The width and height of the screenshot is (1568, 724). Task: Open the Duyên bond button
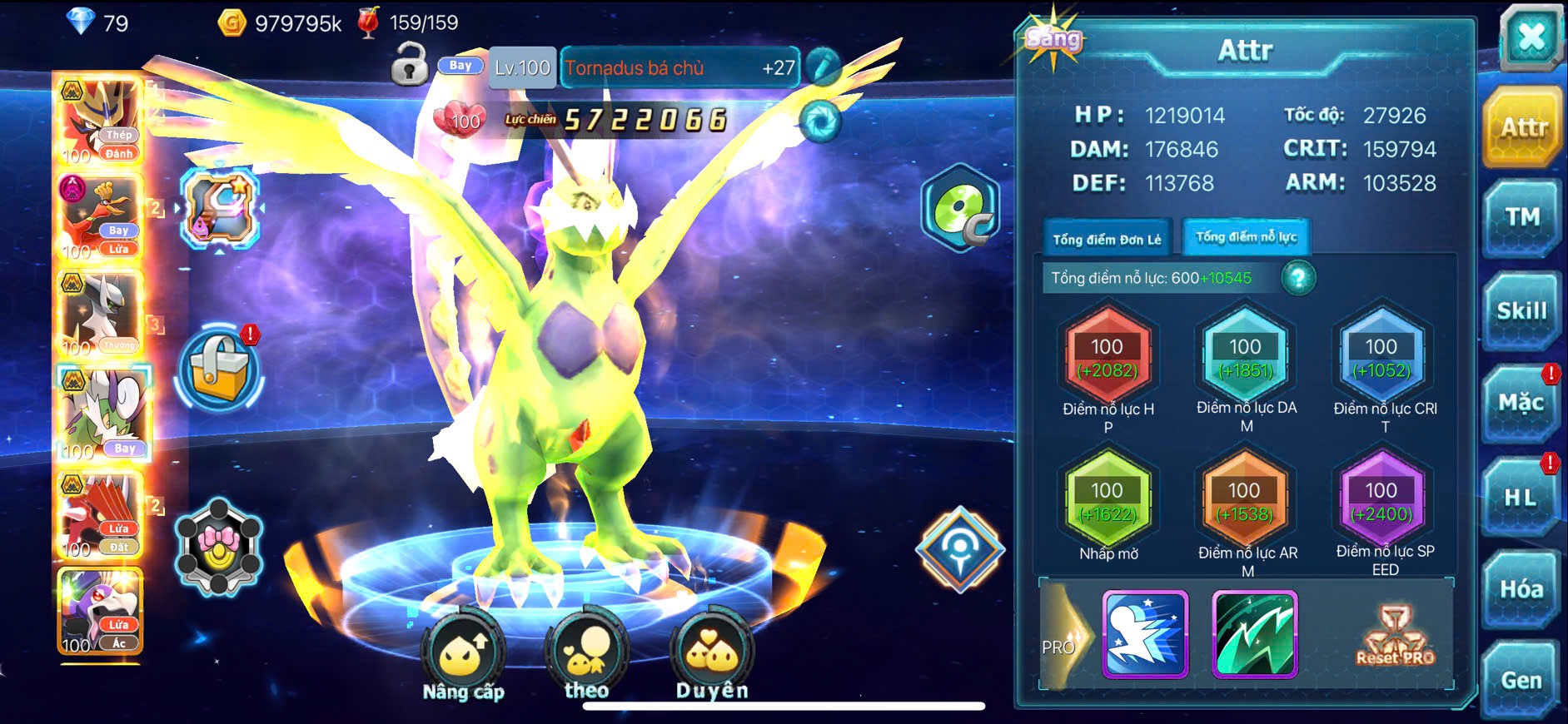712,659
